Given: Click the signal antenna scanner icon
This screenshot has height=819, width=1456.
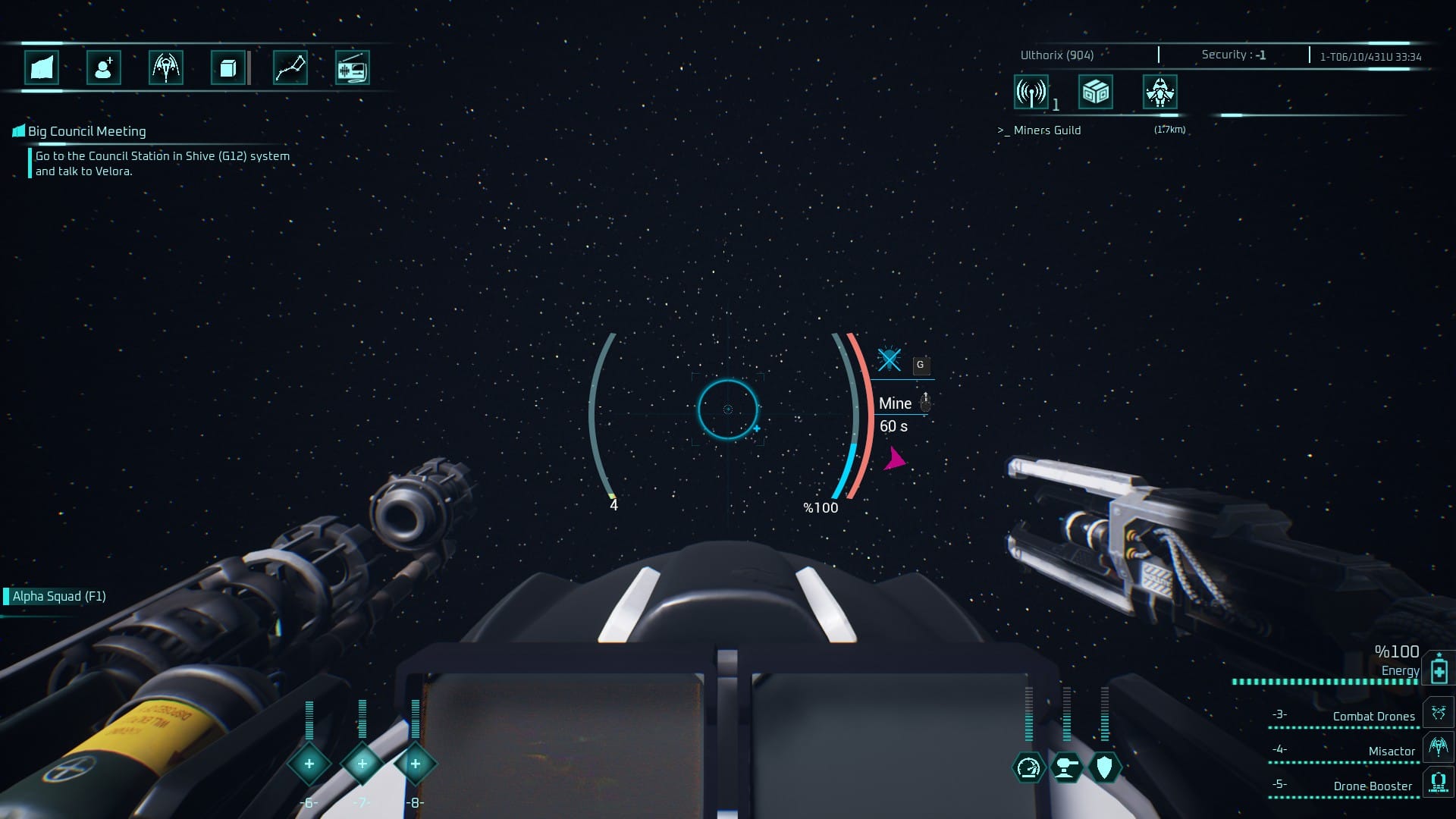Looking at the screenshot, I should 1031,93.
